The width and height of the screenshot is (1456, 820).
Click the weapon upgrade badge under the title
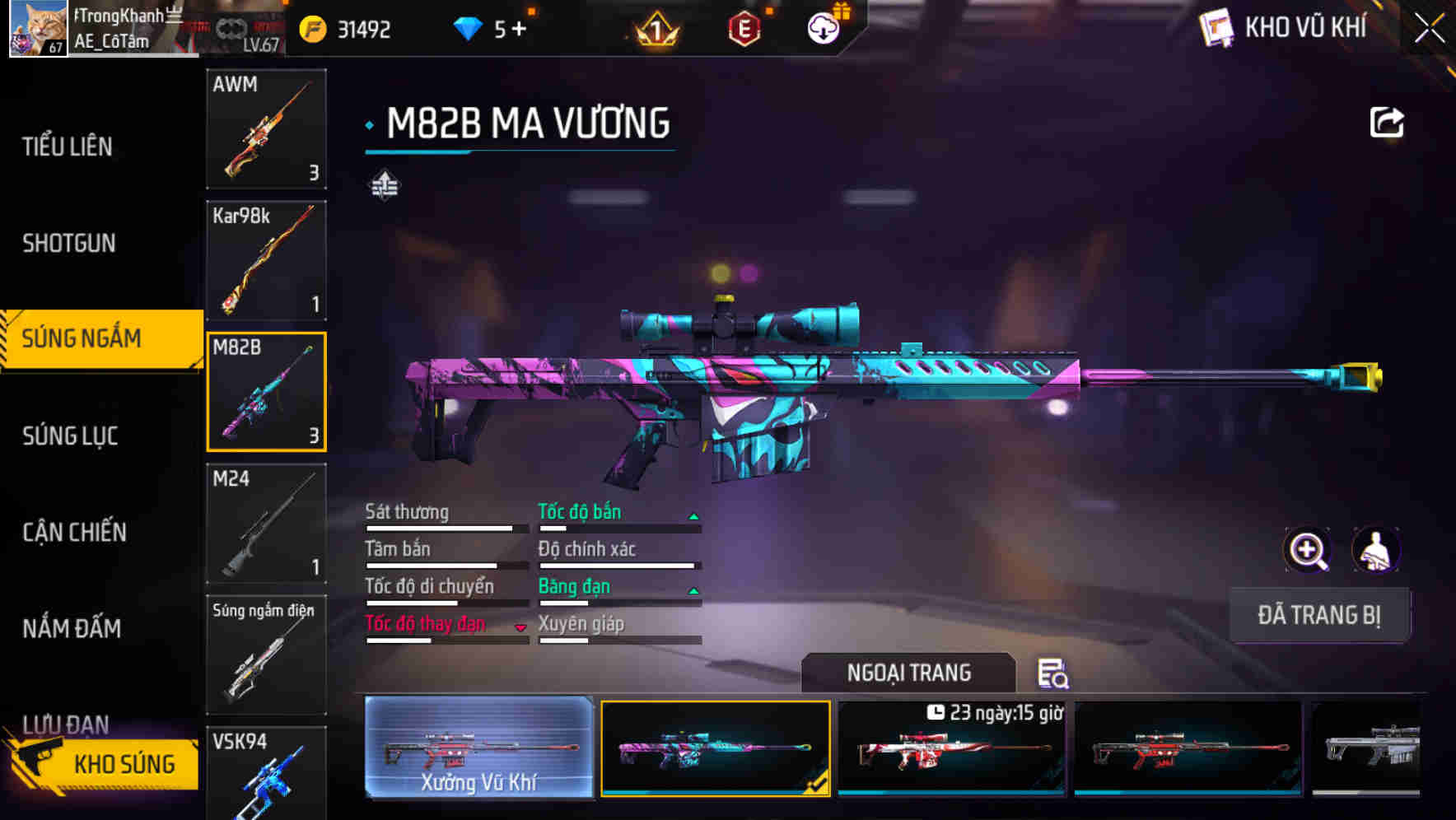coord(384,186)
